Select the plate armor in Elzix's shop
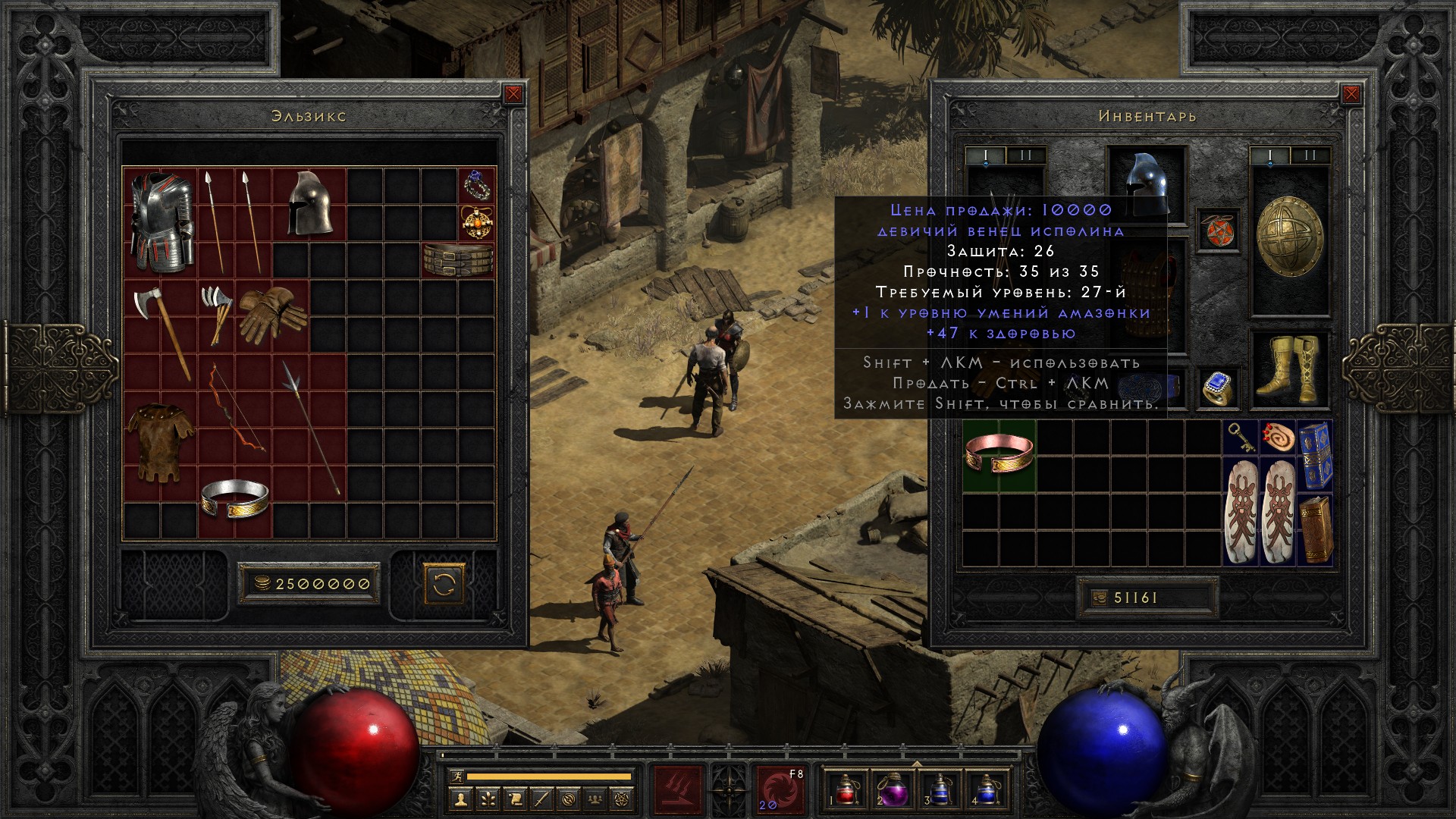 [x=160, y=221]
